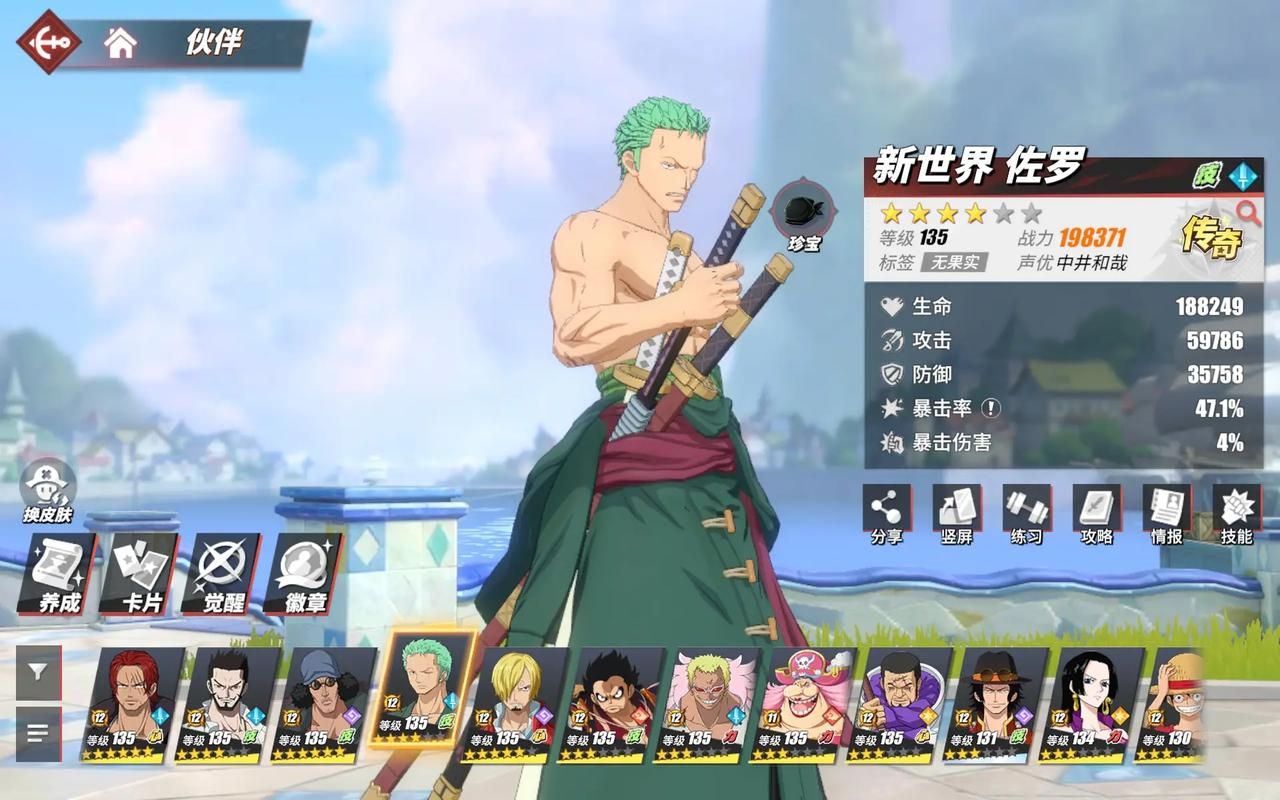Open the character filter funnel
Image resolution: width=1280 pixels, height=800 pixels.
coord(38,672)
